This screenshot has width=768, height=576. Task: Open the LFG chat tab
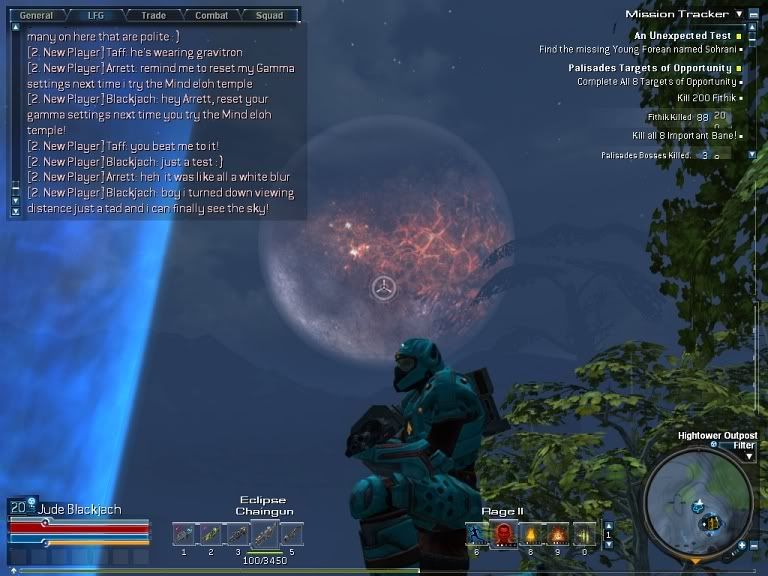(96, 15)
